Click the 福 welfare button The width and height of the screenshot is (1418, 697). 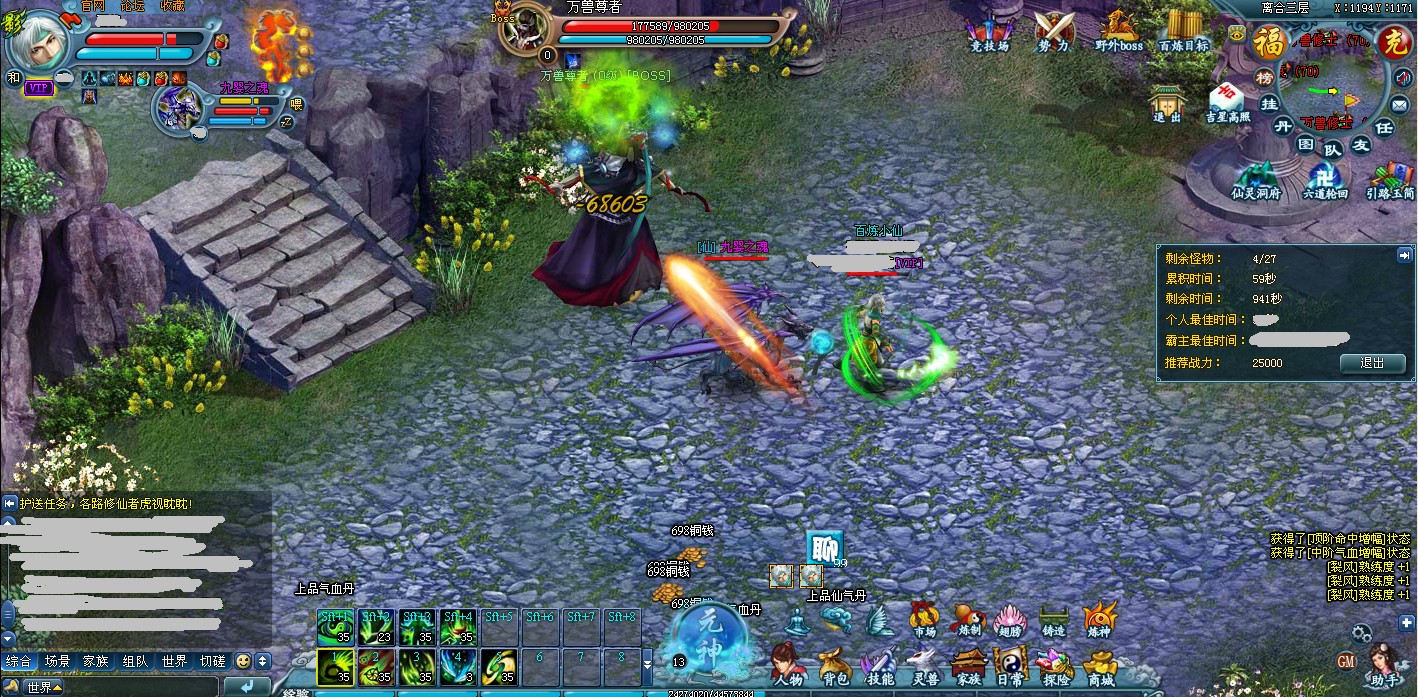click(1270, 43)
